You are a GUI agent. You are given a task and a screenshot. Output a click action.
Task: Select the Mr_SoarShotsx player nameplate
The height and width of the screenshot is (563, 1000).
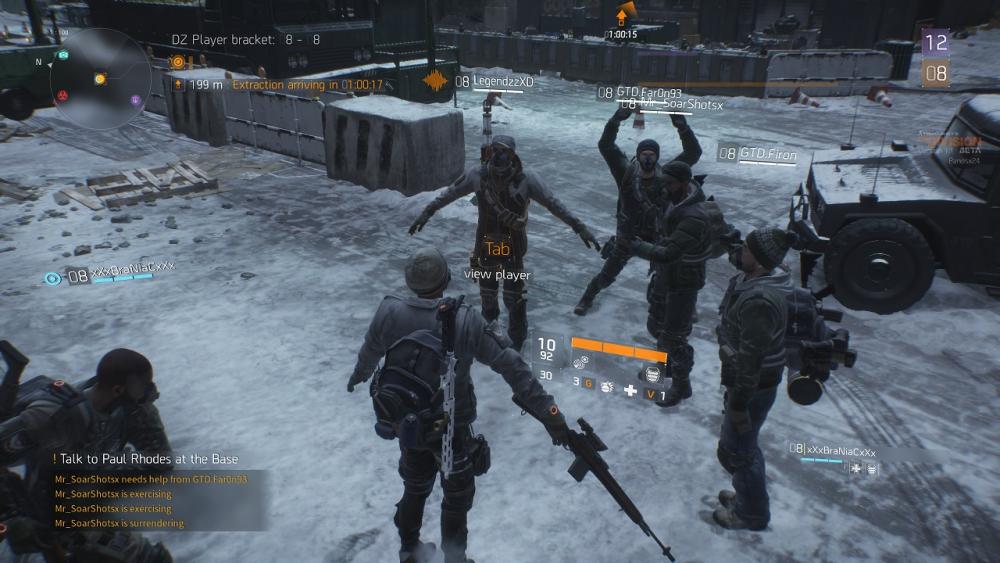pyautogui.click(x=678, y=104)
